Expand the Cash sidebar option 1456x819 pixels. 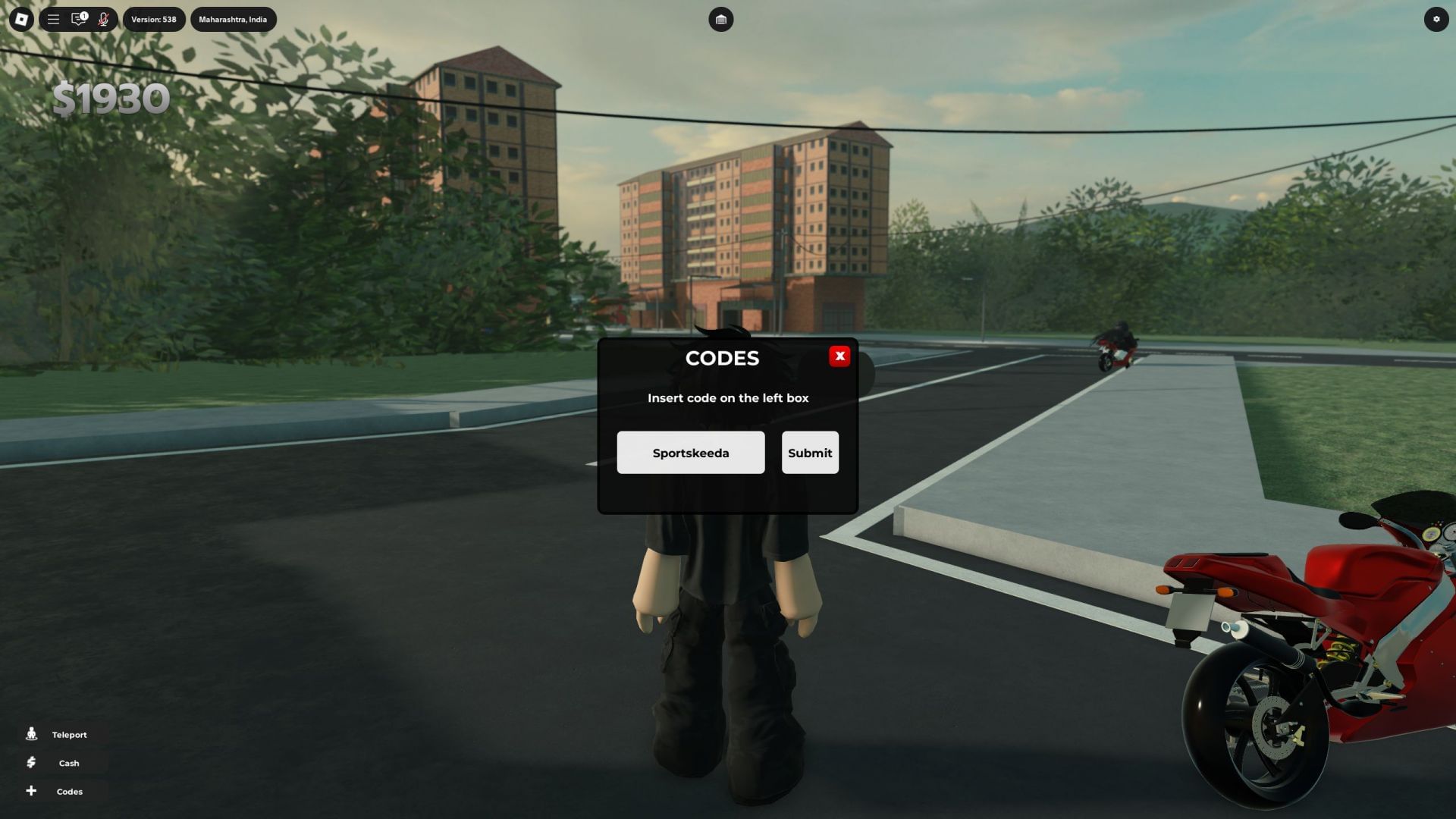(68, 763)
